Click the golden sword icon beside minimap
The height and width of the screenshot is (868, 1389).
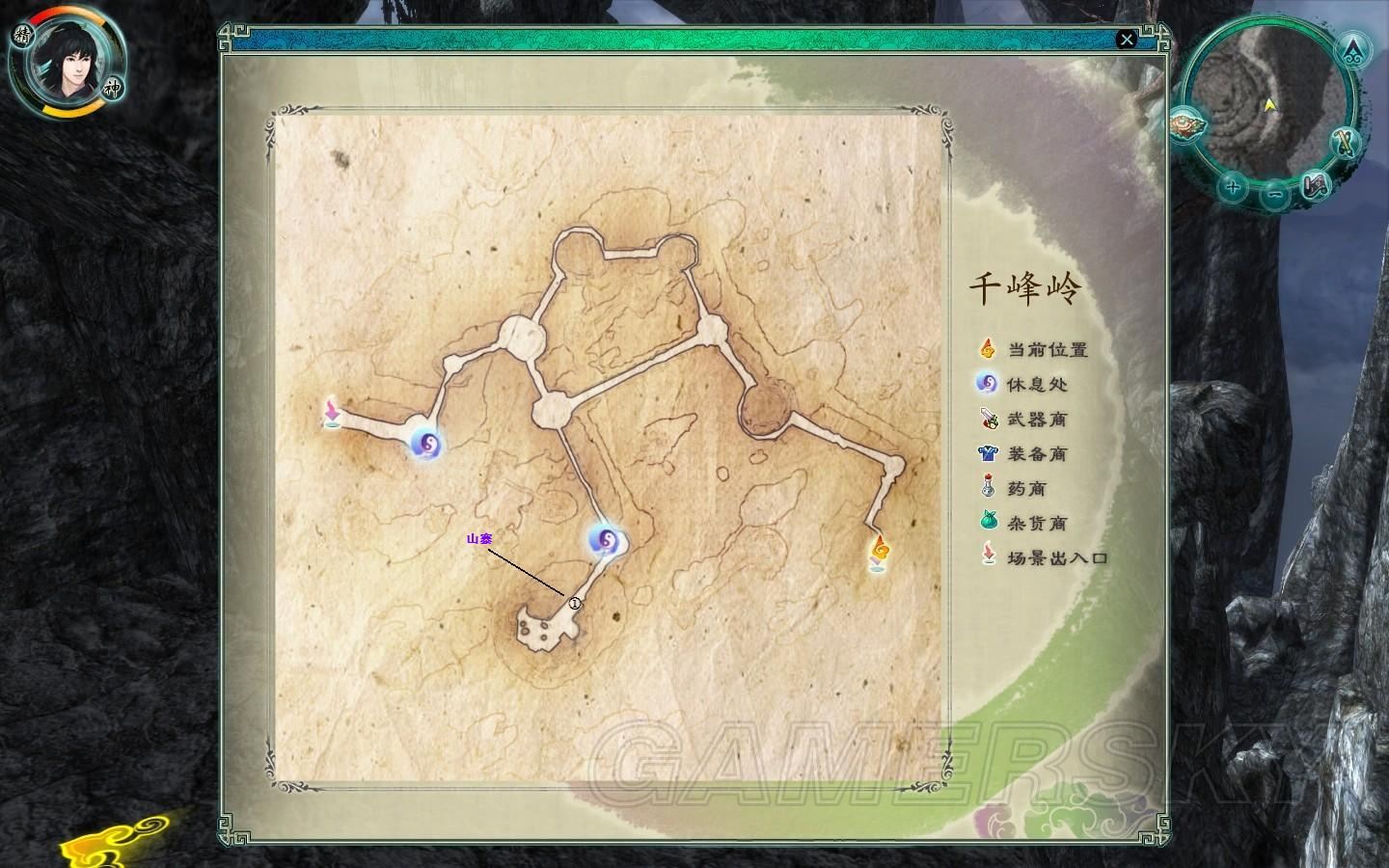point(1348,141)
